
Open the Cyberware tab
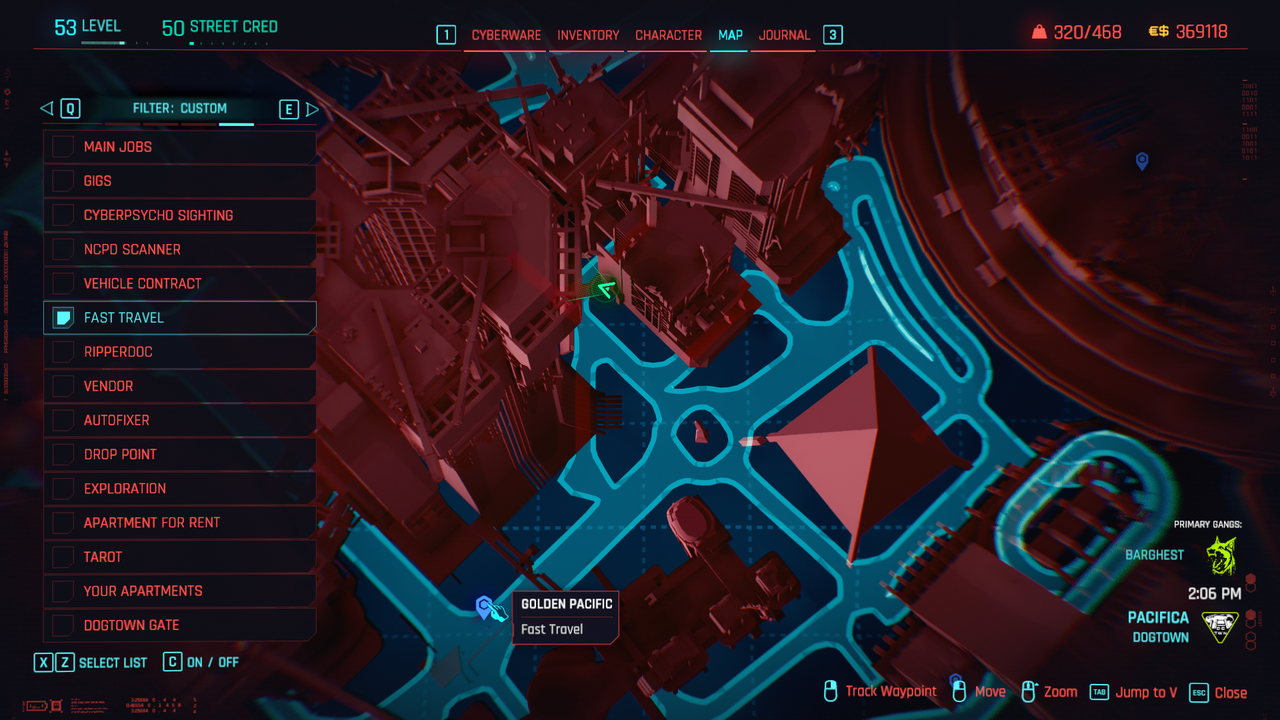506,35
